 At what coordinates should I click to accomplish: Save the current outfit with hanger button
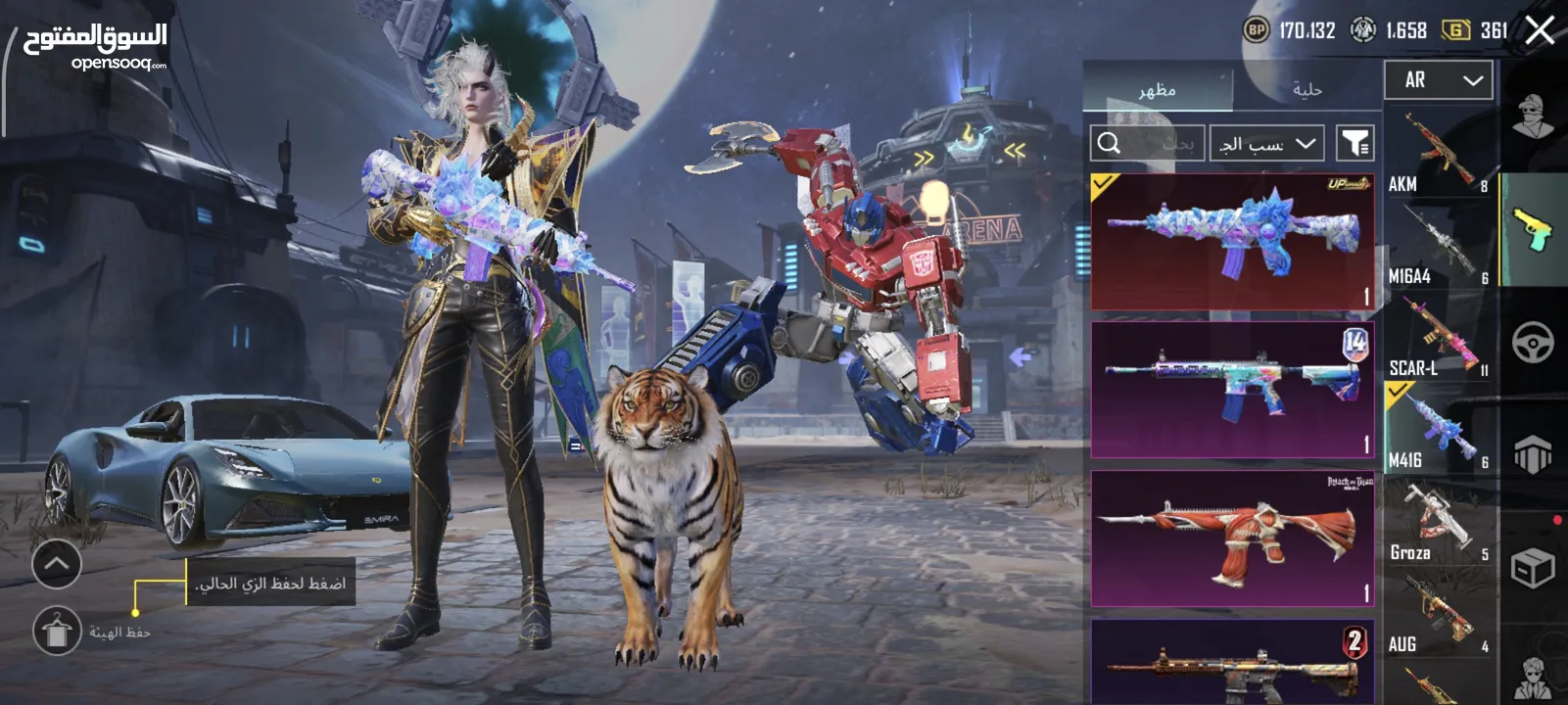[x=58, y=630]
